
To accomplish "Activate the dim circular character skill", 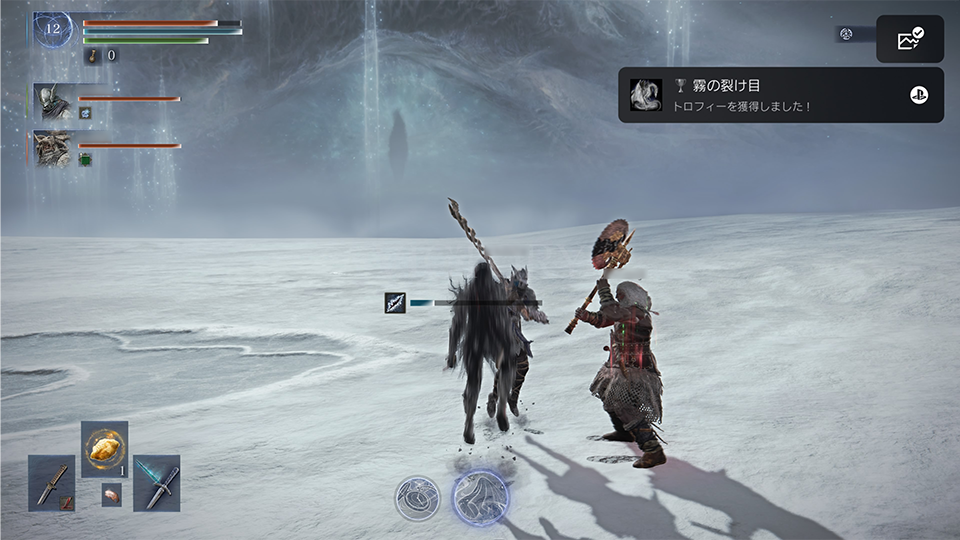I will click(x=417, y=497).
